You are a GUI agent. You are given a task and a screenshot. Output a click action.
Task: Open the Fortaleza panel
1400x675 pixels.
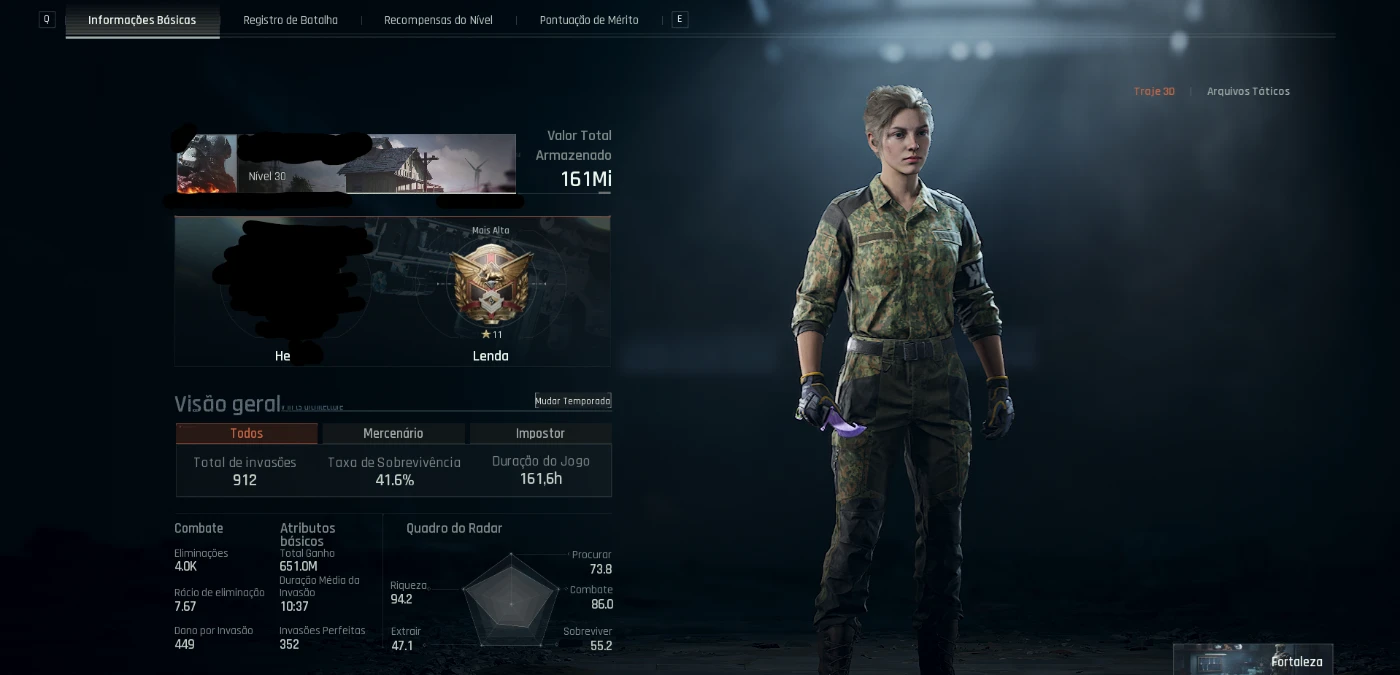pyautogui.click(x=1253, y=660)
